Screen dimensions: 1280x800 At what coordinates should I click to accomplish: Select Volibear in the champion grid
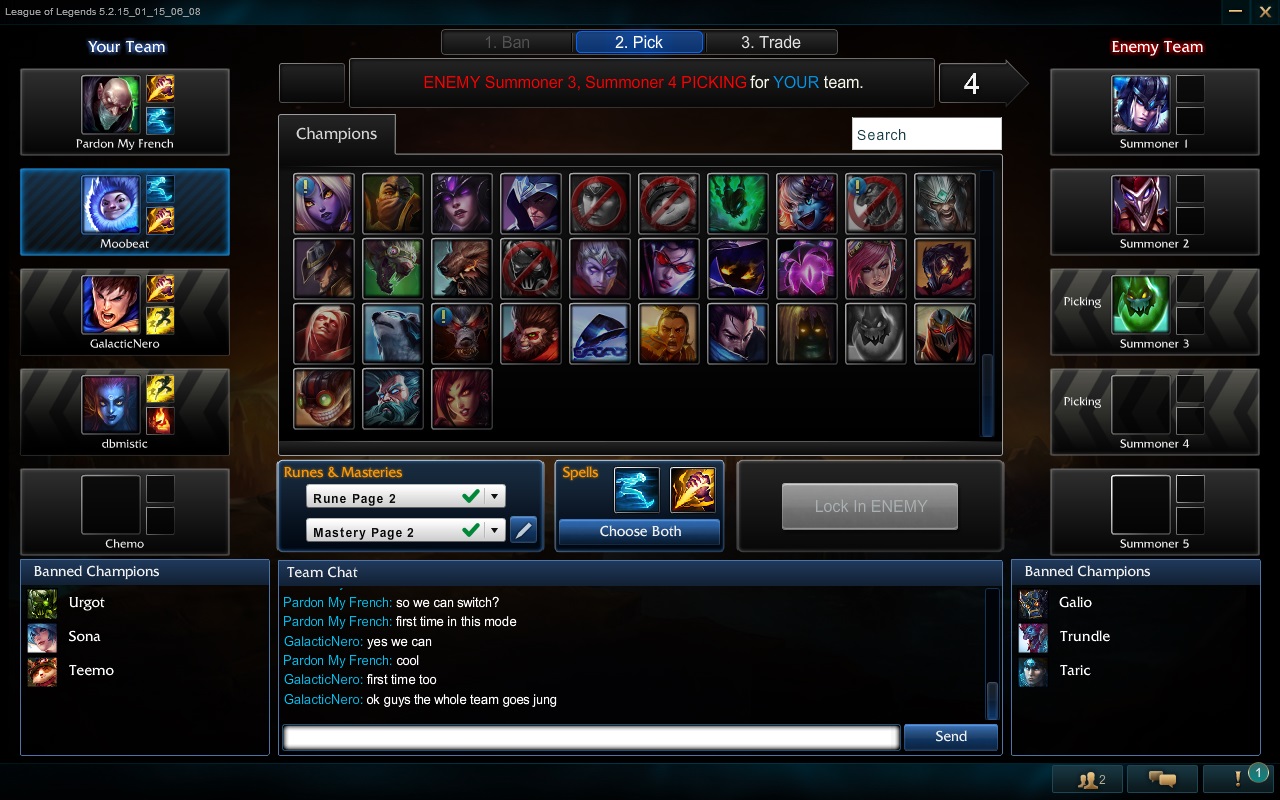[392, 333]
